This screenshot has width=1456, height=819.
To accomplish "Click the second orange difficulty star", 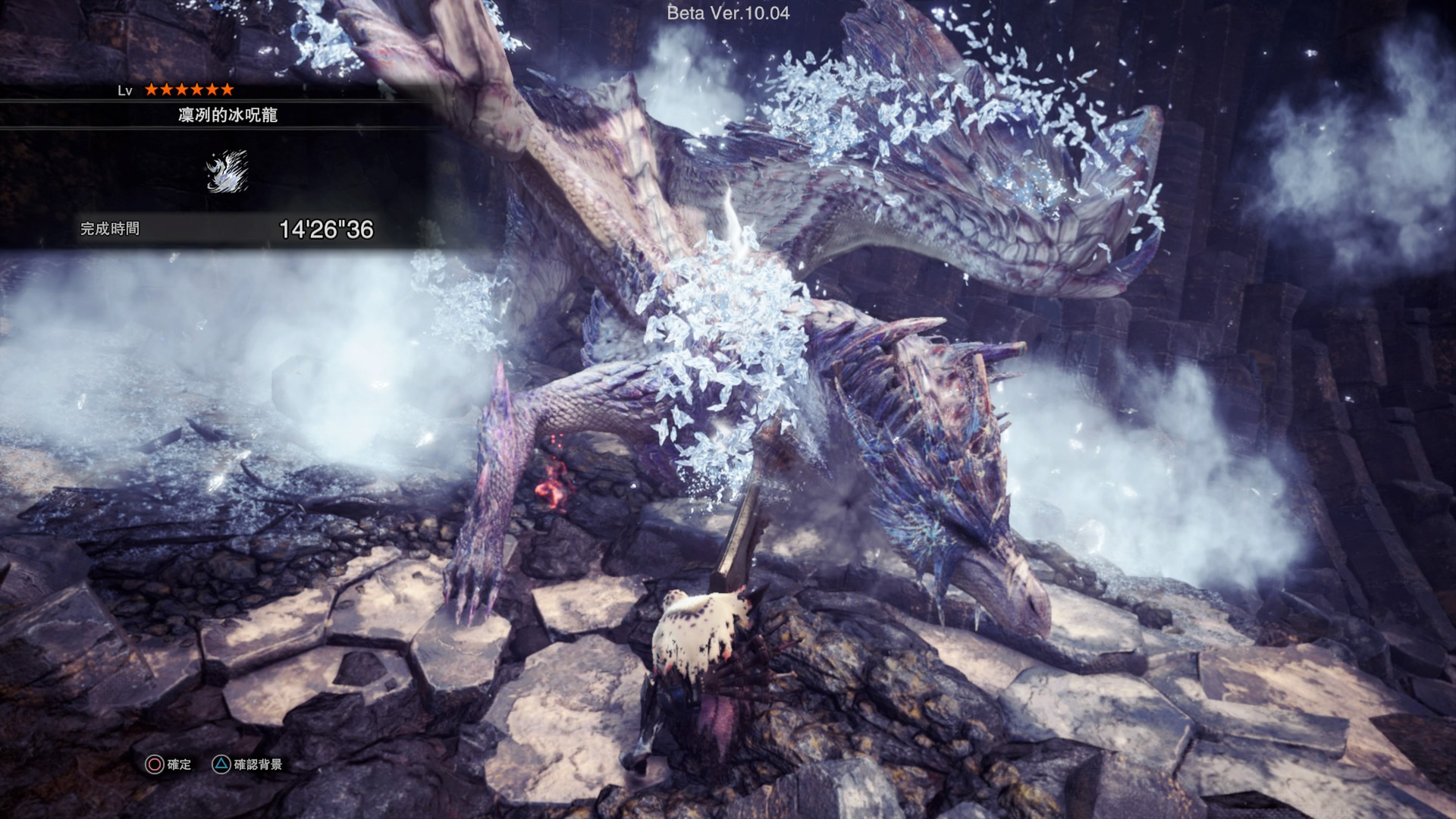I will click(168, 89).
